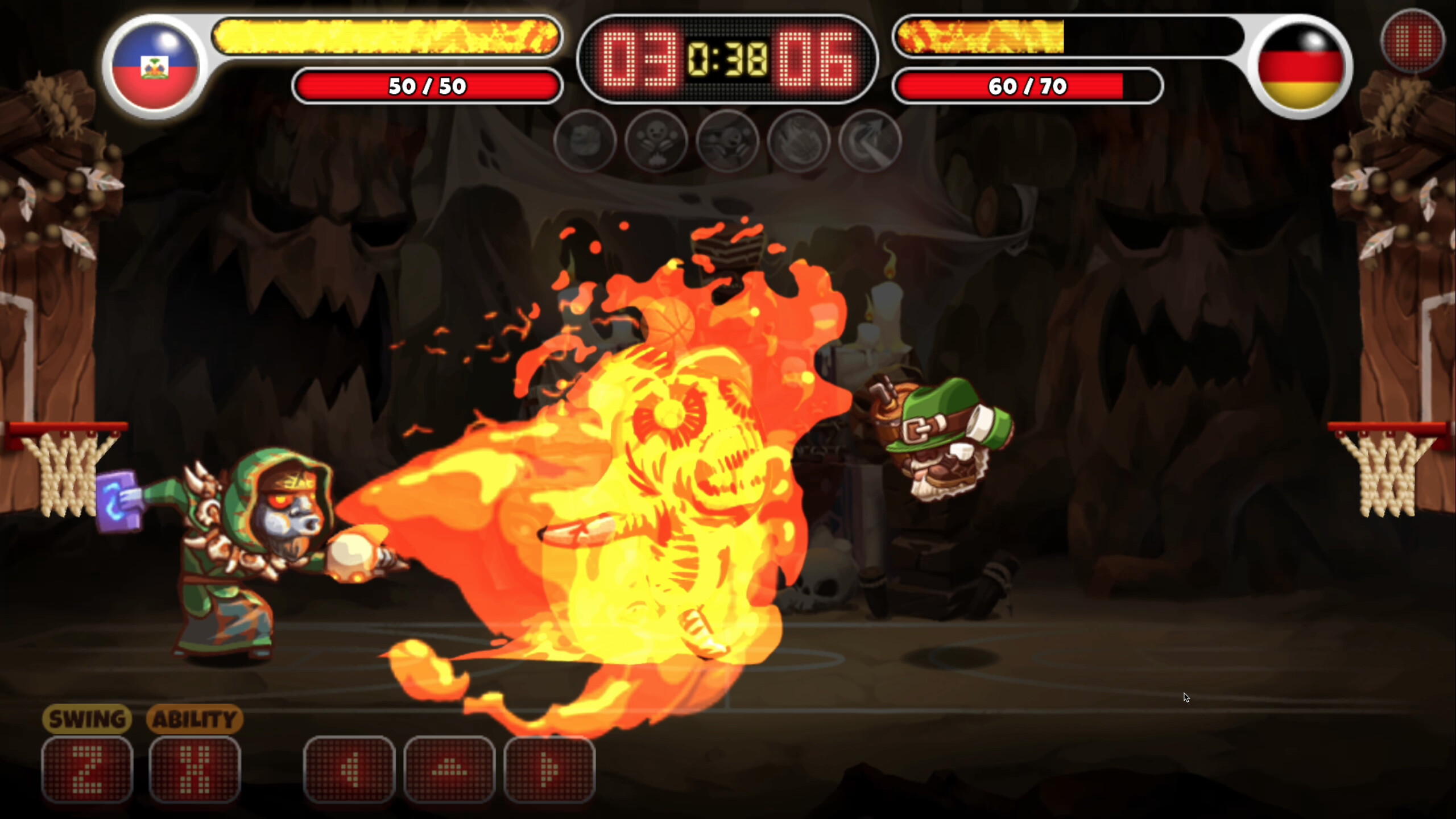Image resolution: width=1456 pixels, height=819 pixels.
Task: Select the ABILITY label tab
Action: [195, 718]
